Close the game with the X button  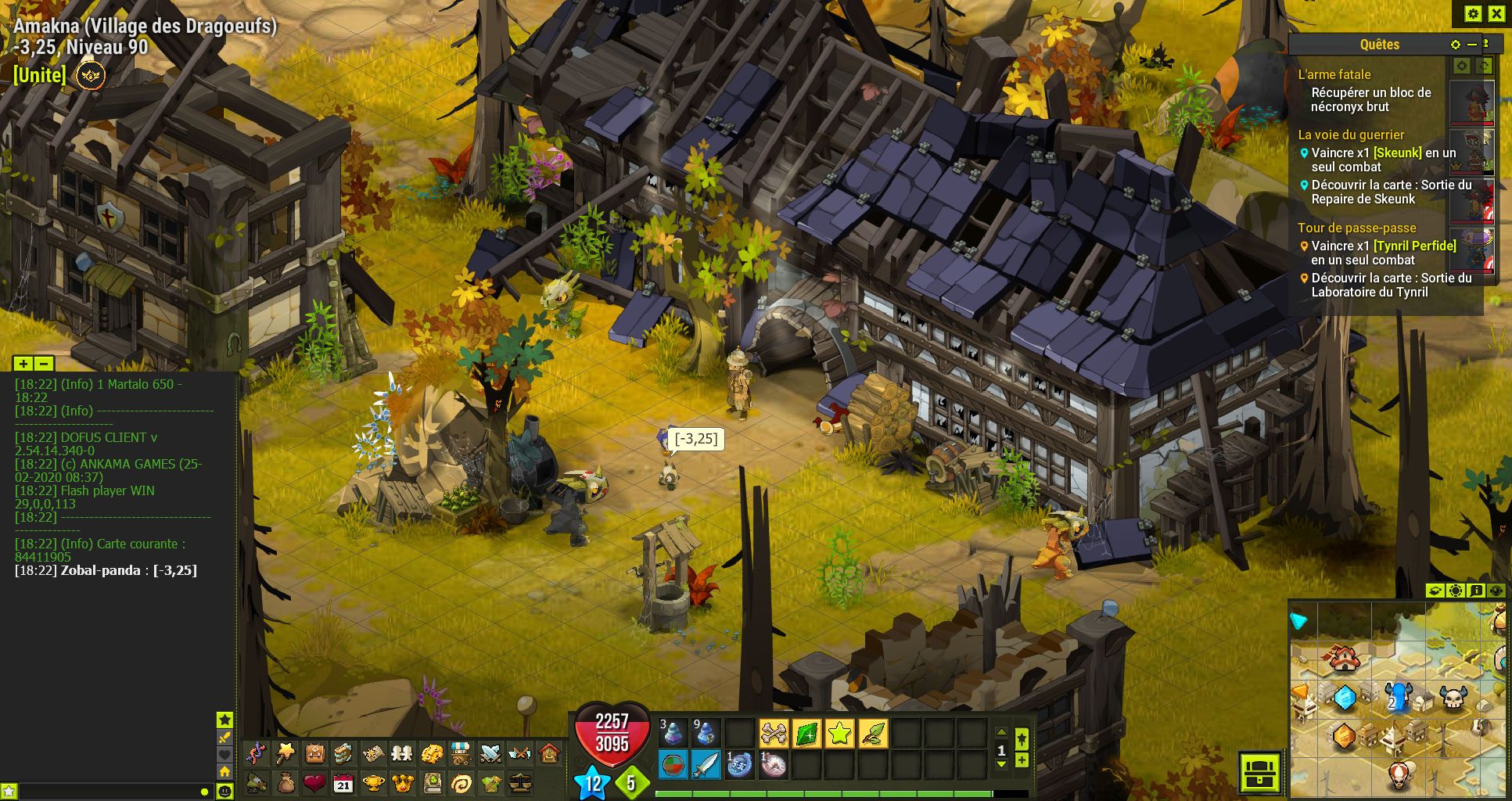(x=1496, y=13)
